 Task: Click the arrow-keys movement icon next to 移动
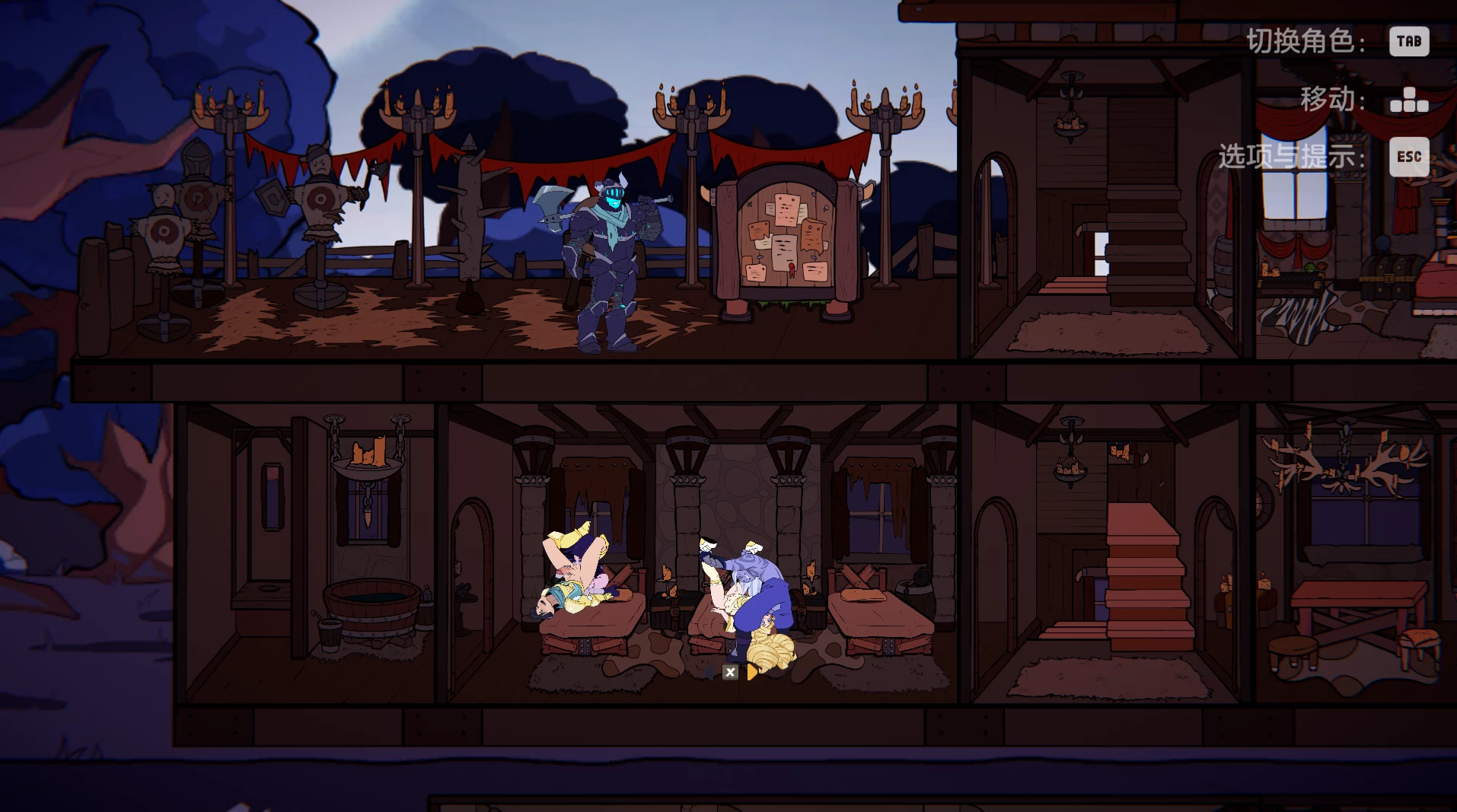(1410, 100)
